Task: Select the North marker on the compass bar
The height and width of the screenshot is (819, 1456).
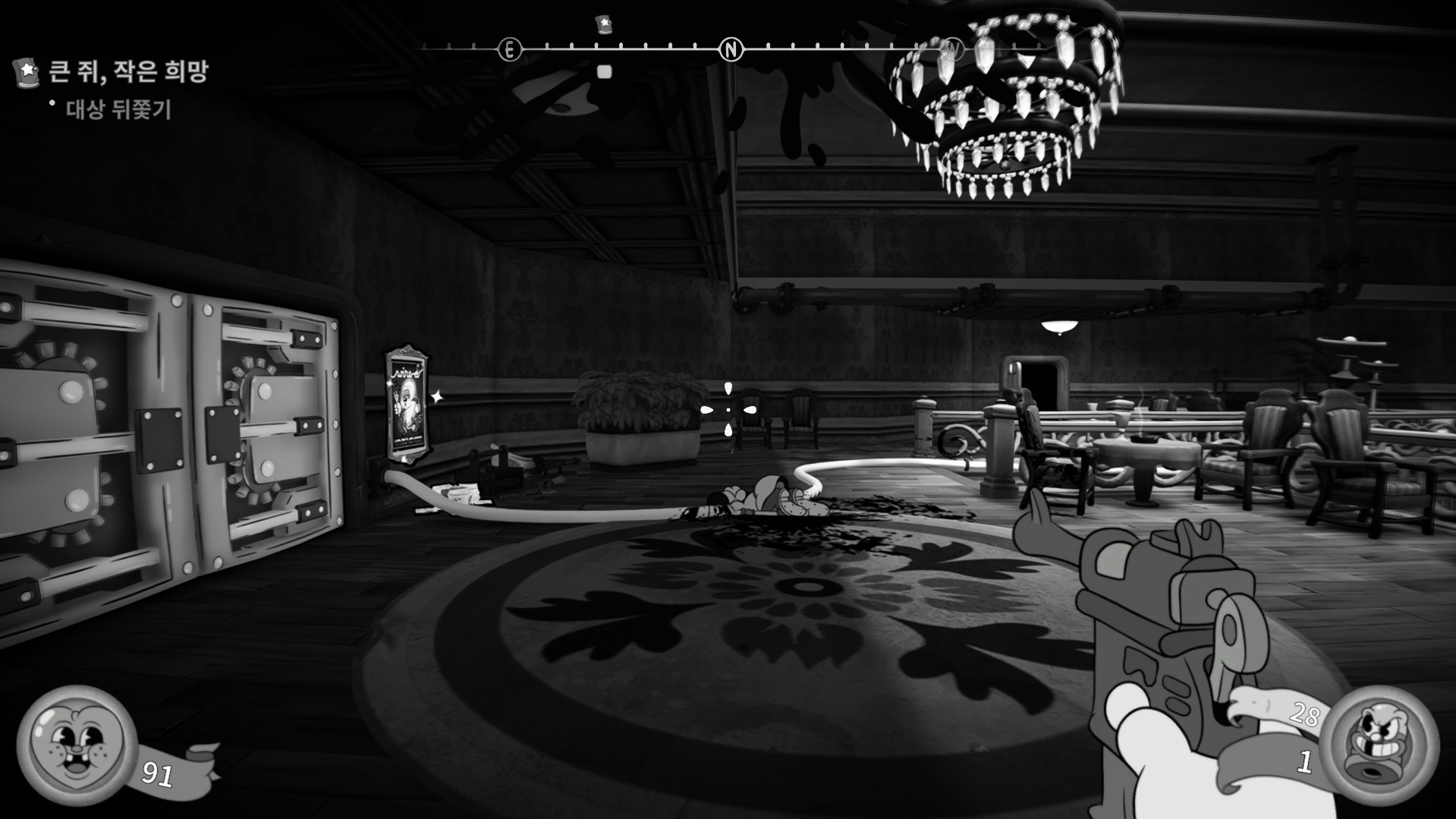Action: click(731, 50)
